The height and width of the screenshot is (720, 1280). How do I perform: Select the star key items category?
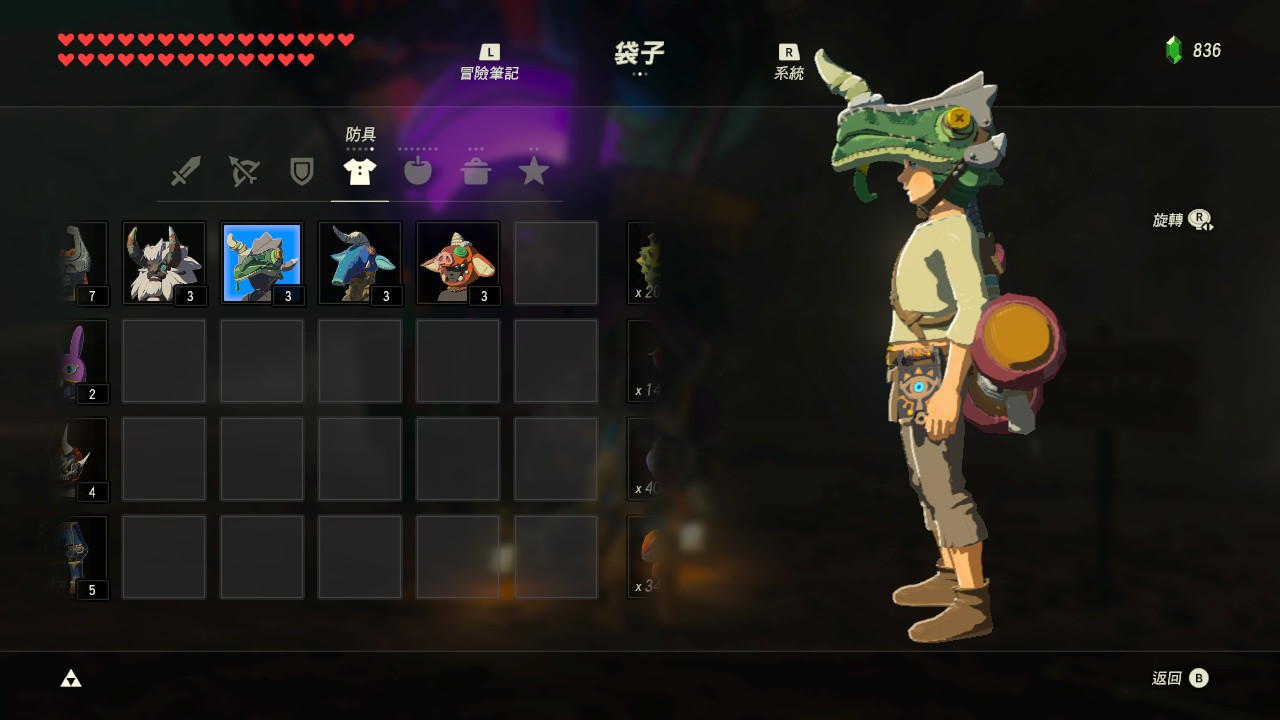coord(534,170)
